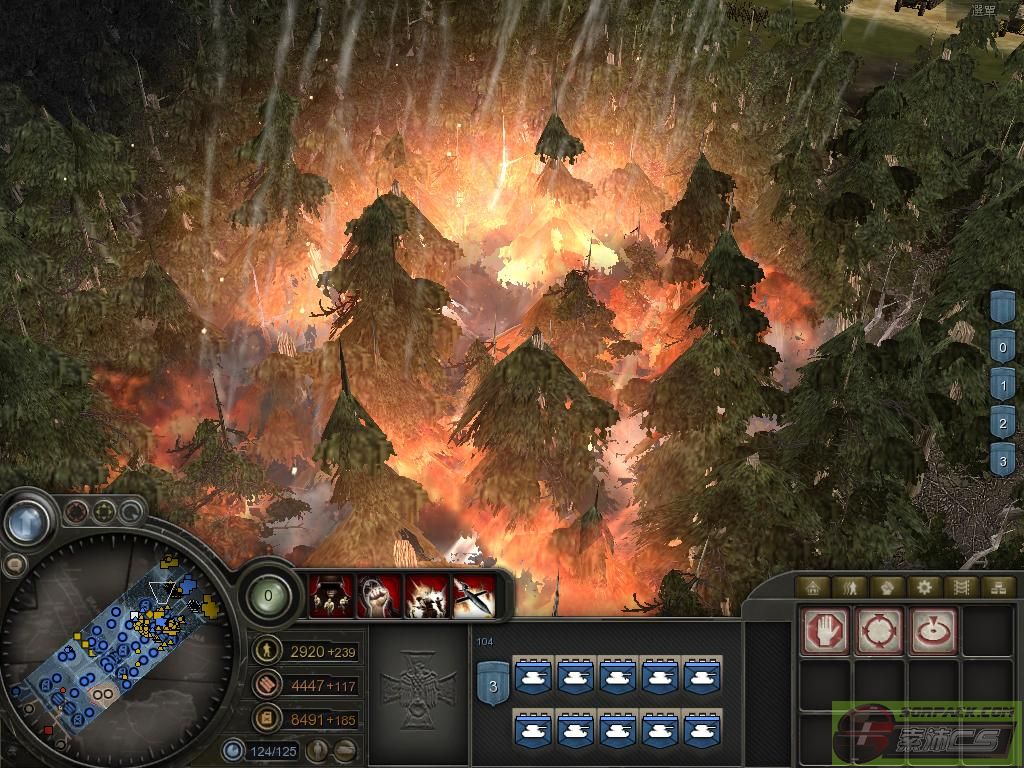
Task: Select control group 0 shield
Action: (x=1003, y=348)
